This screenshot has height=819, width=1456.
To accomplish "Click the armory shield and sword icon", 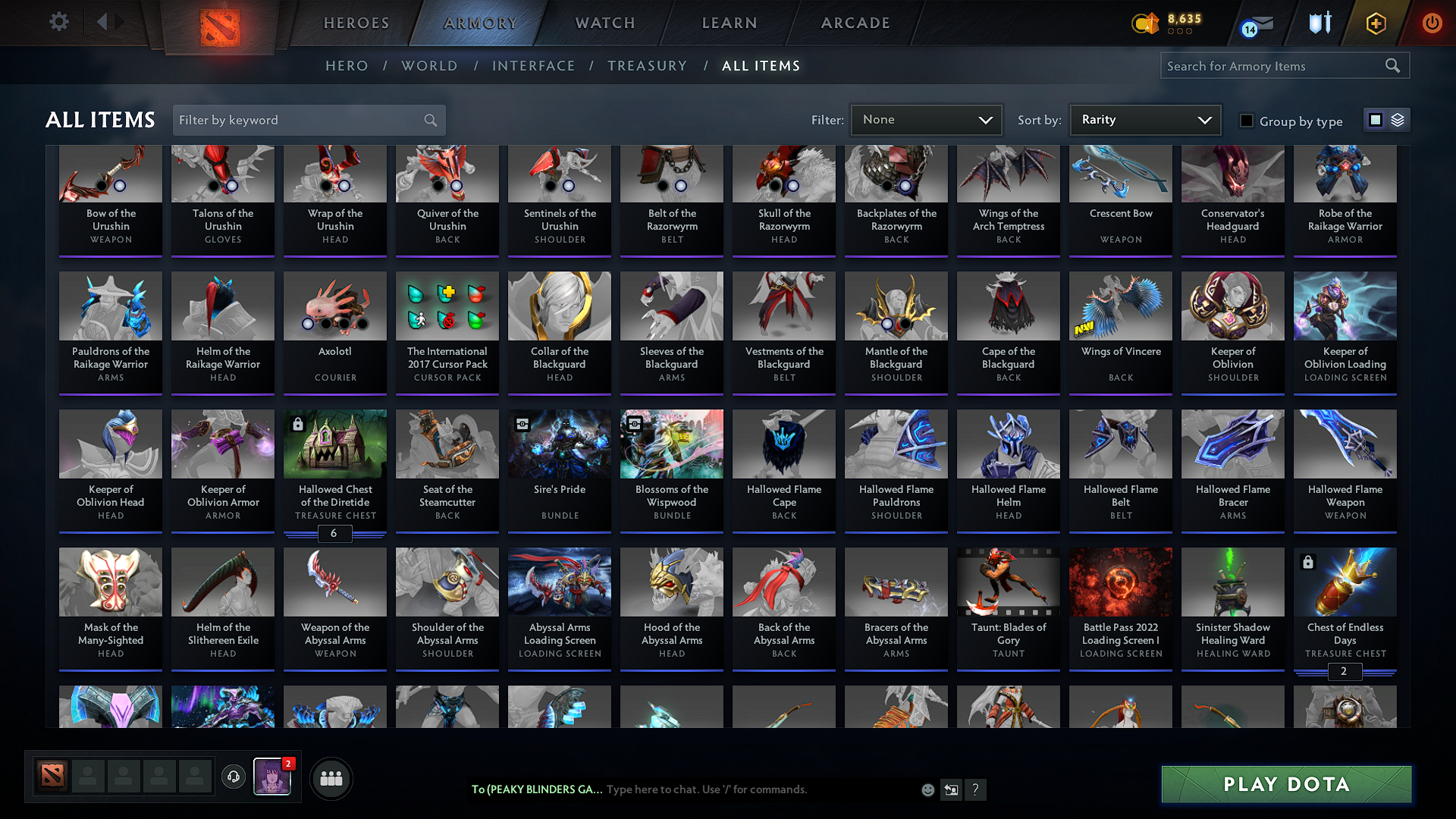I will [x=1319, y=23].
